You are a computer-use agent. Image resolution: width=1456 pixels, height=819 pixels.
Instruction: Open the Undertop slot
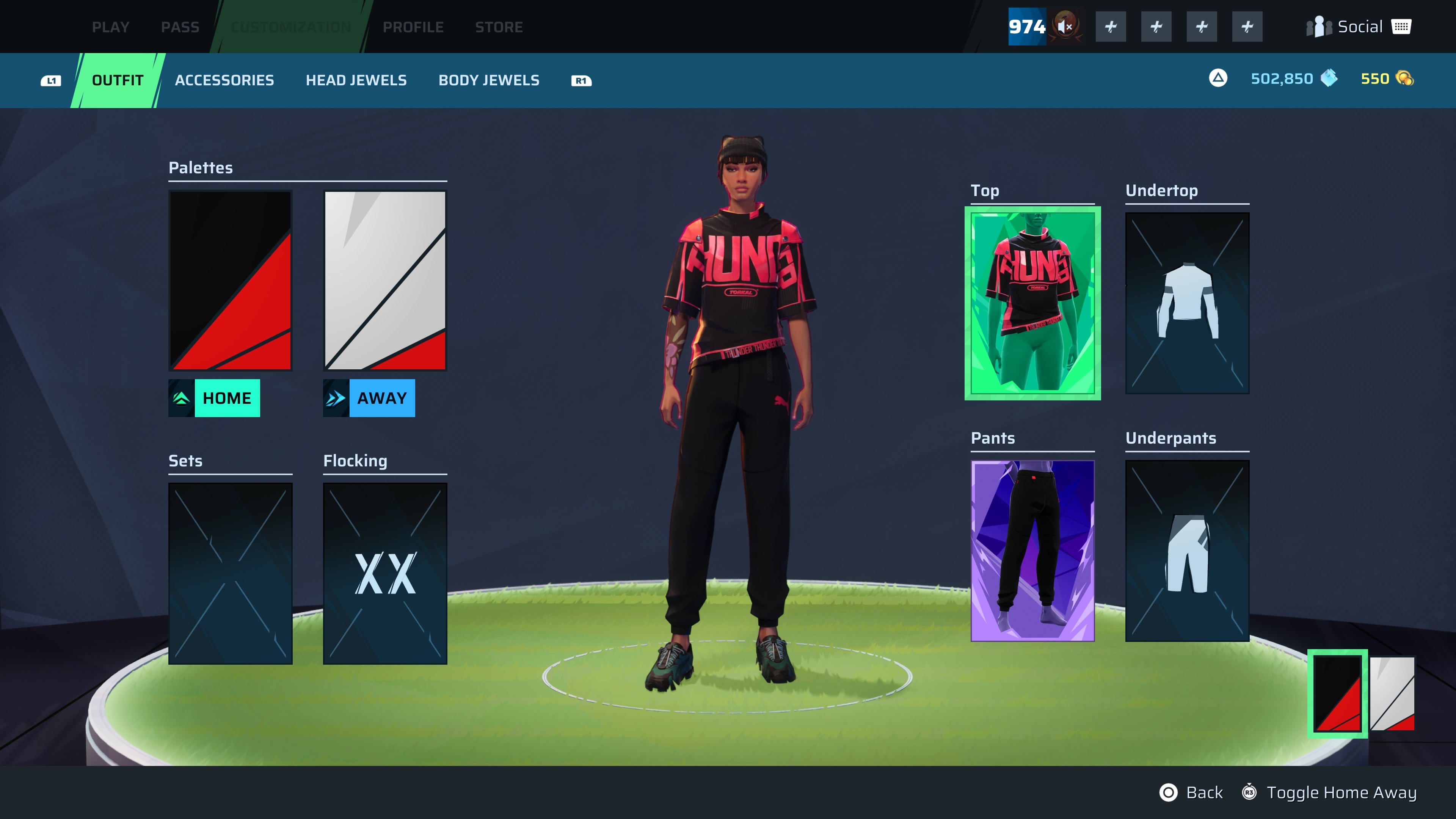pos(1187,303)
